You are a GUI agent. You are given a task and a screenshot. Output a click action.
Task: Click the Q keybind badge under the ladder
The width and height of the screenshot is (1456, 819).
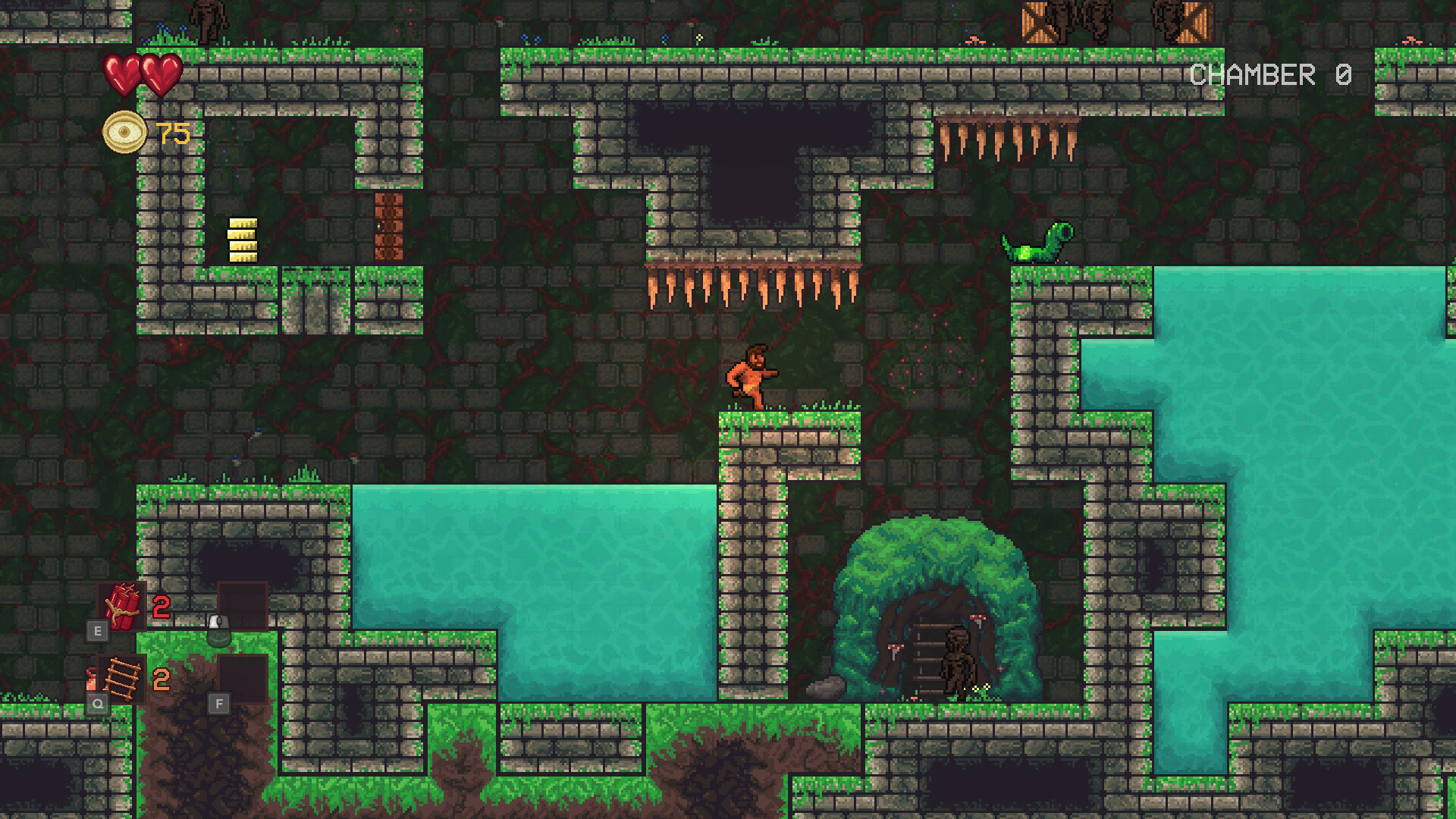point(96,703)
